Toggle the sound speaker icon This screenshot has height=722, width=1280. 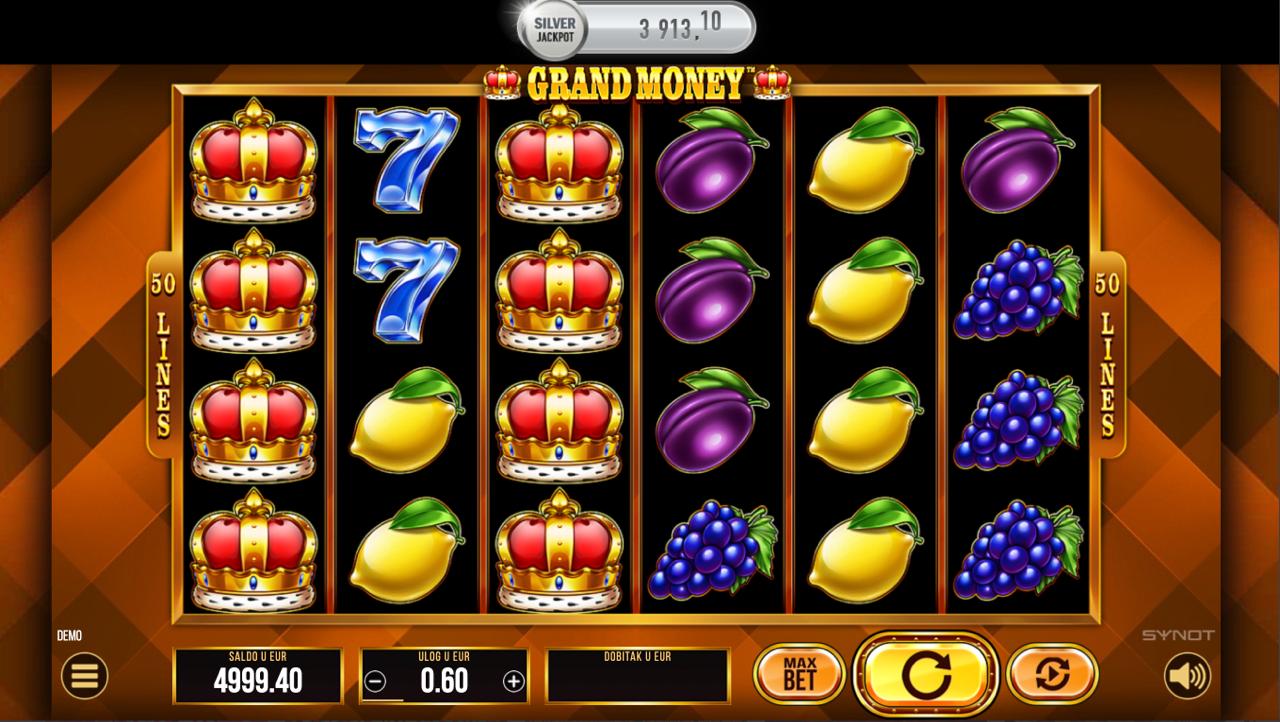1187,677
